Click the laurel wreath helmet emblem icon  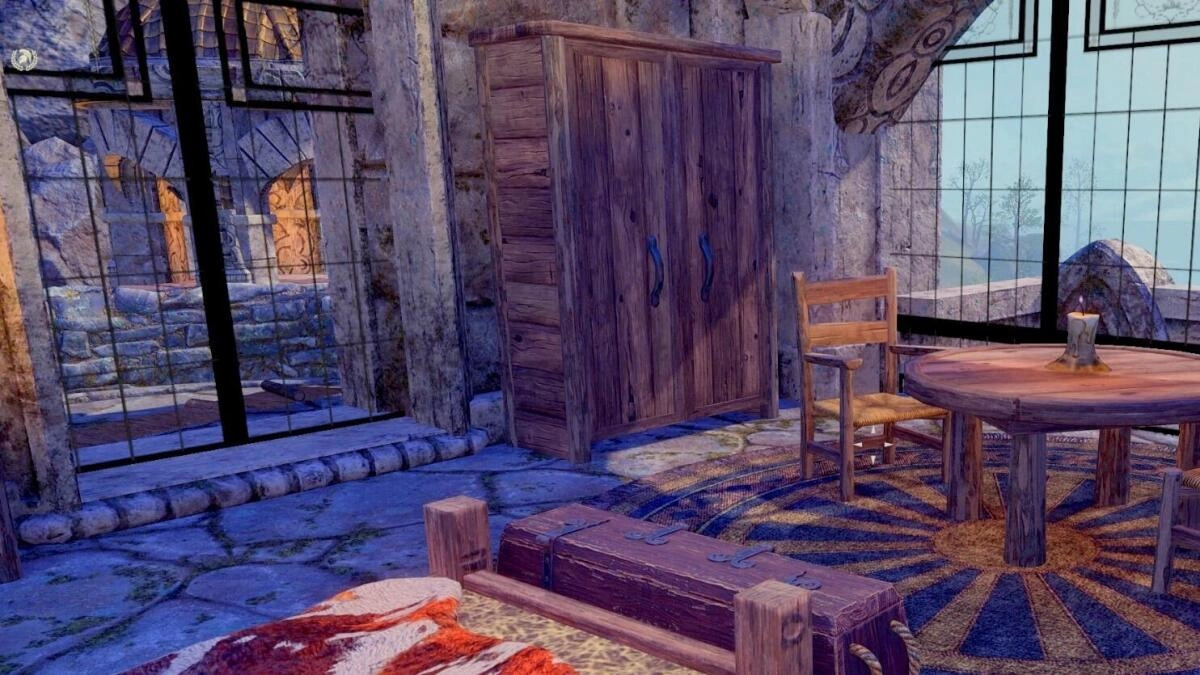[23, 59]
